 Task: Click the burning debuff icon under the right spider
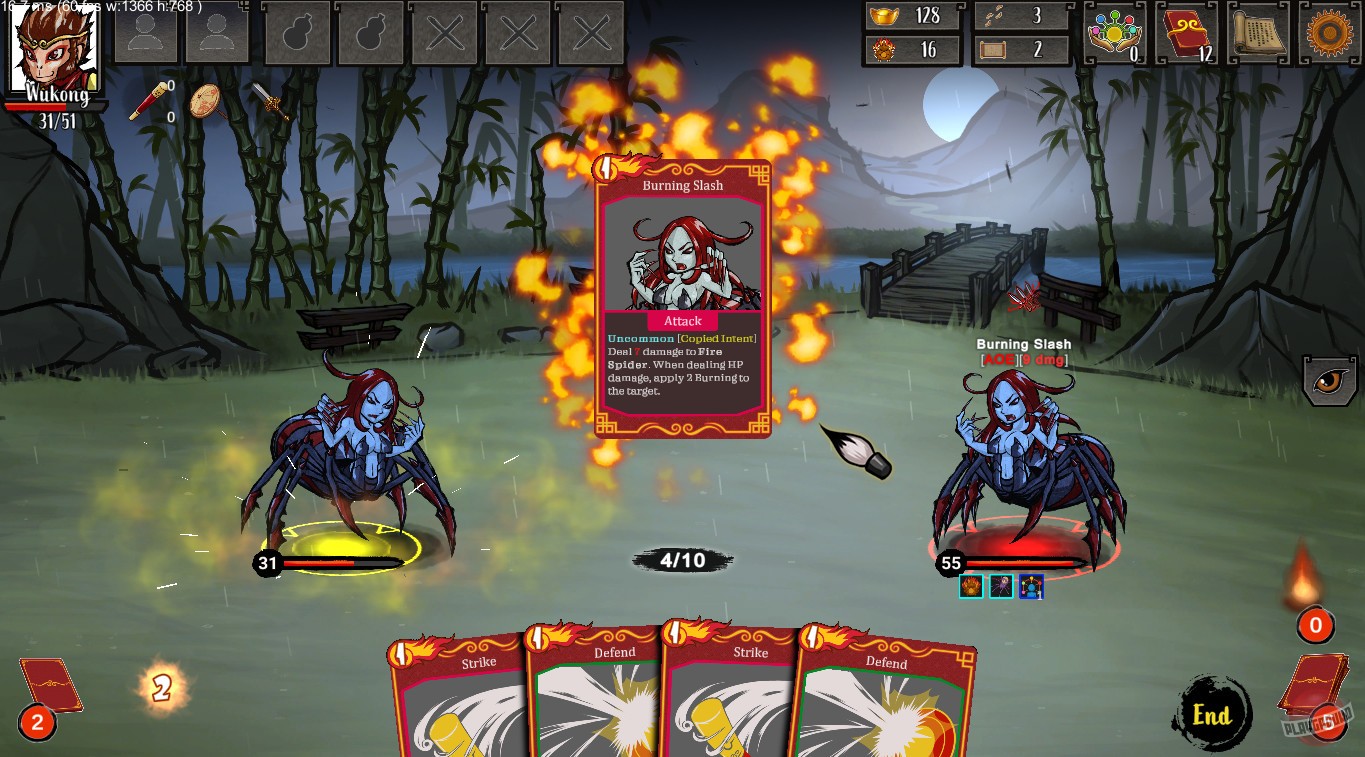click(970, 586)
